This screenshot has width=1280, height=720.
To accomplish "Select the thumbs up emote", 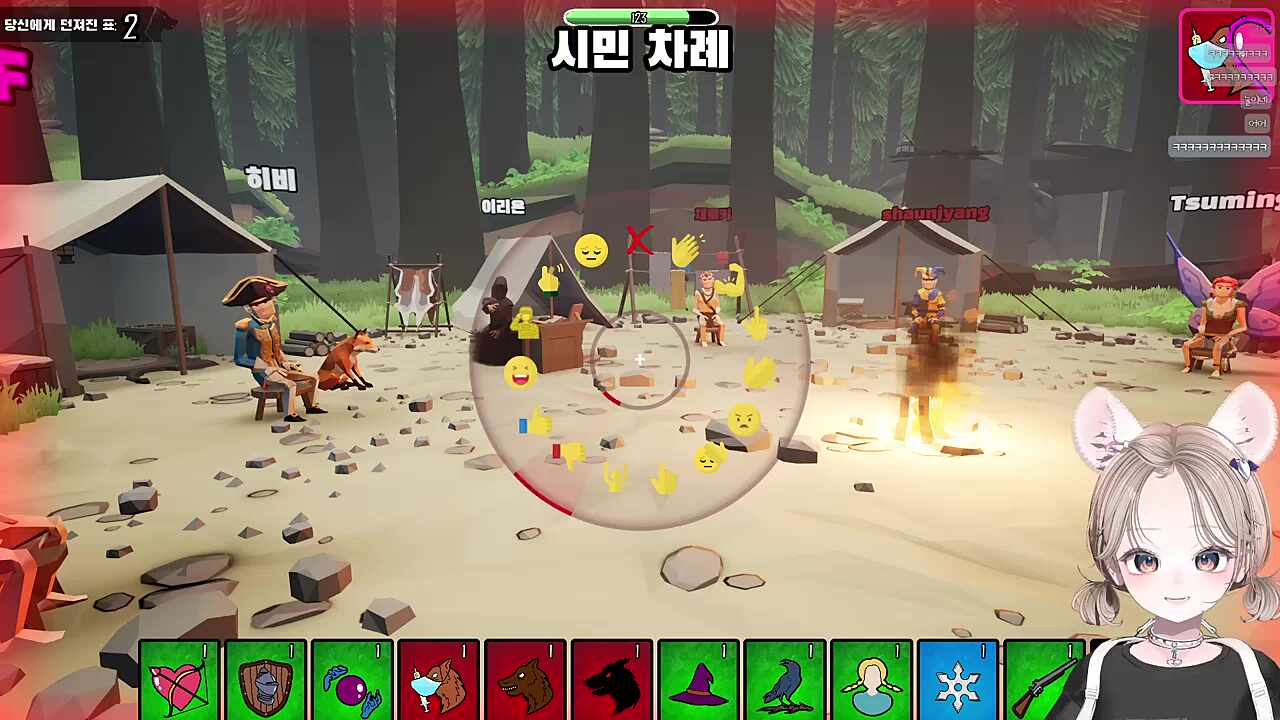I will click(538, 421).
